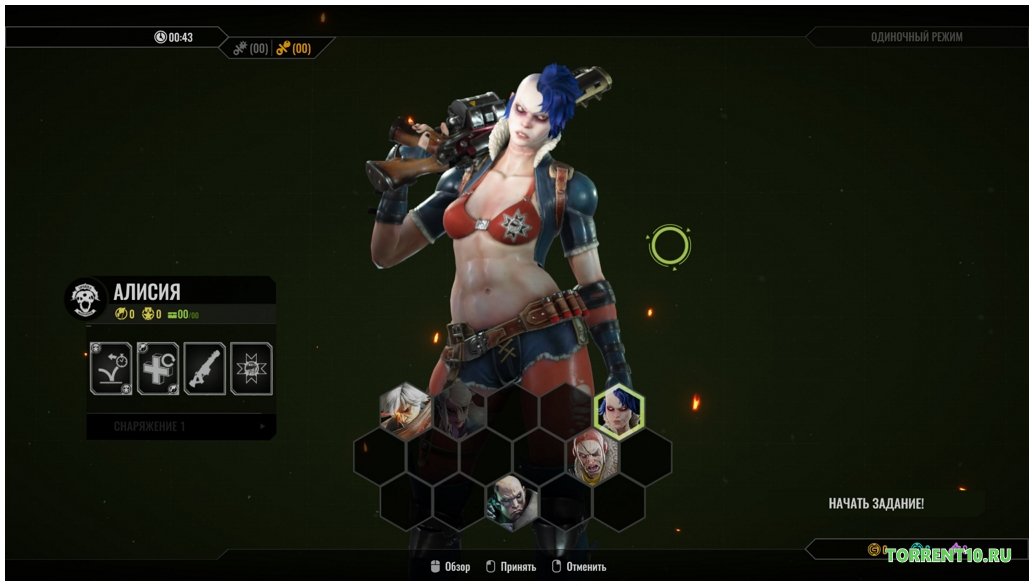This screenshot has height=586, width=1034.
Task: Click the Начать задание! button
Action: tap(876, 503)
